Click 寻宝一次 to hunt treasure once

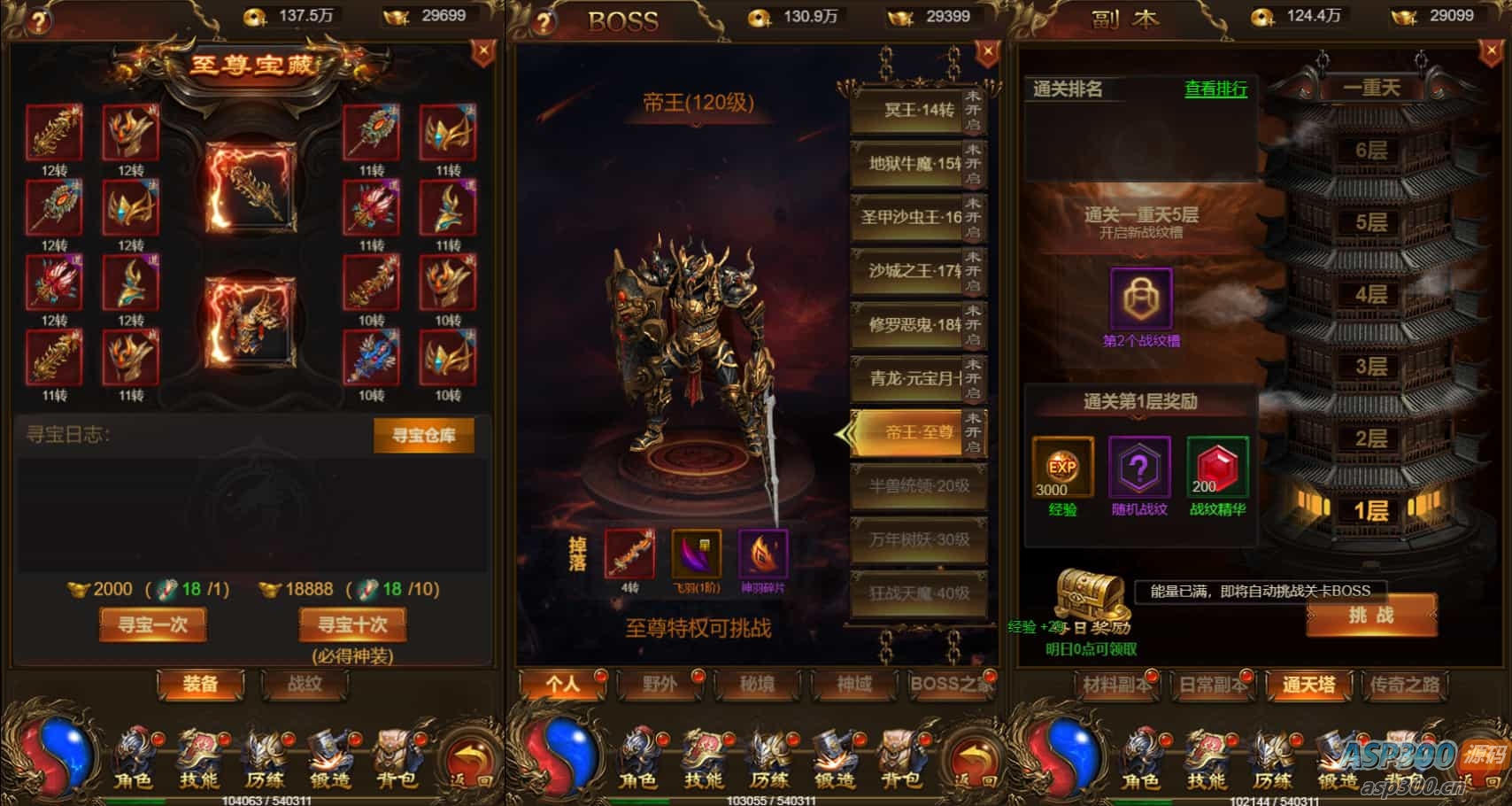(x=153, y=624)
